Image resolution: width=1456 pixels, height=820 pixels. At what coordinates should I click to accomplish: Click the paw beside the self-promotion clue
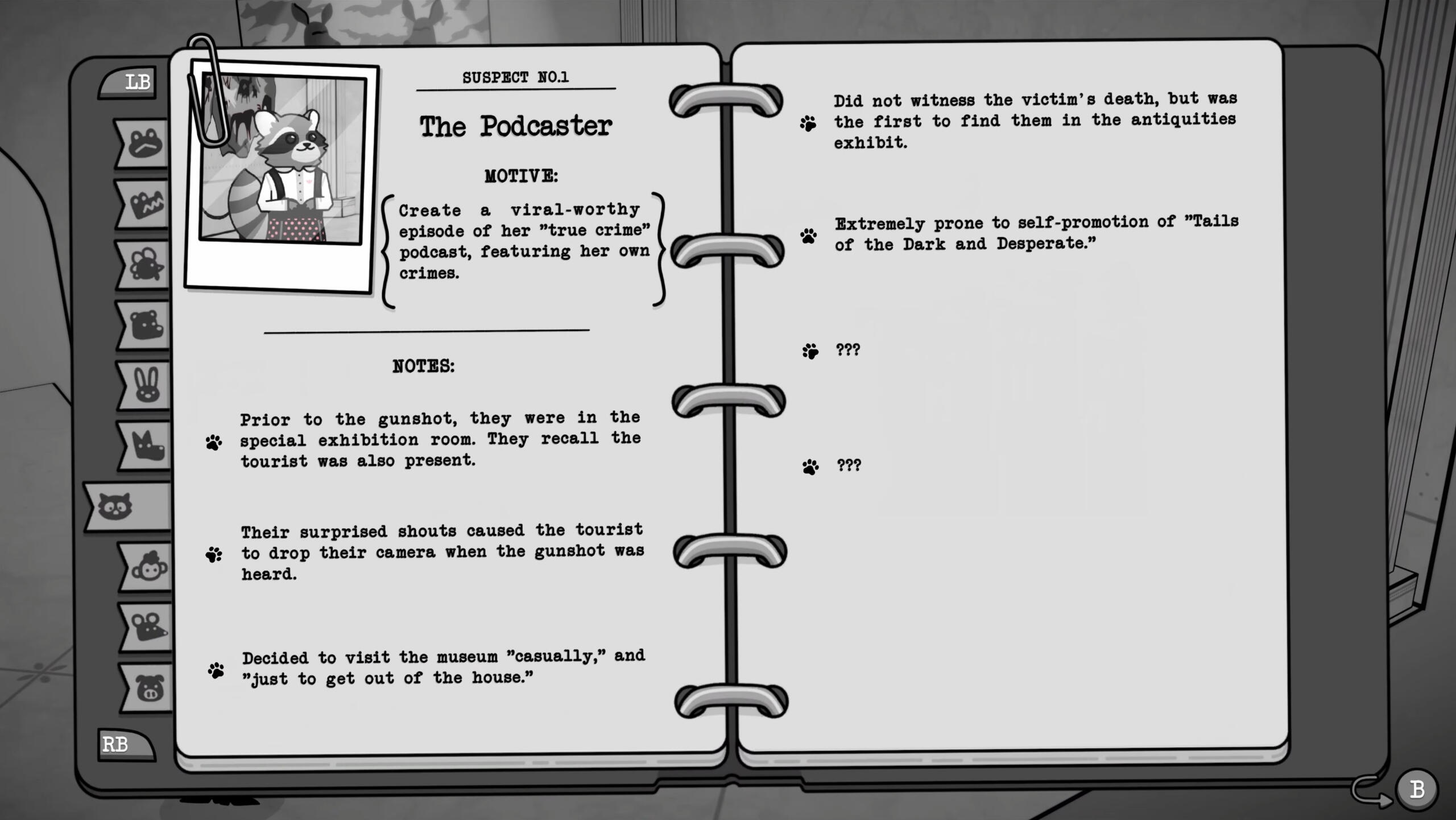(808, 234)
